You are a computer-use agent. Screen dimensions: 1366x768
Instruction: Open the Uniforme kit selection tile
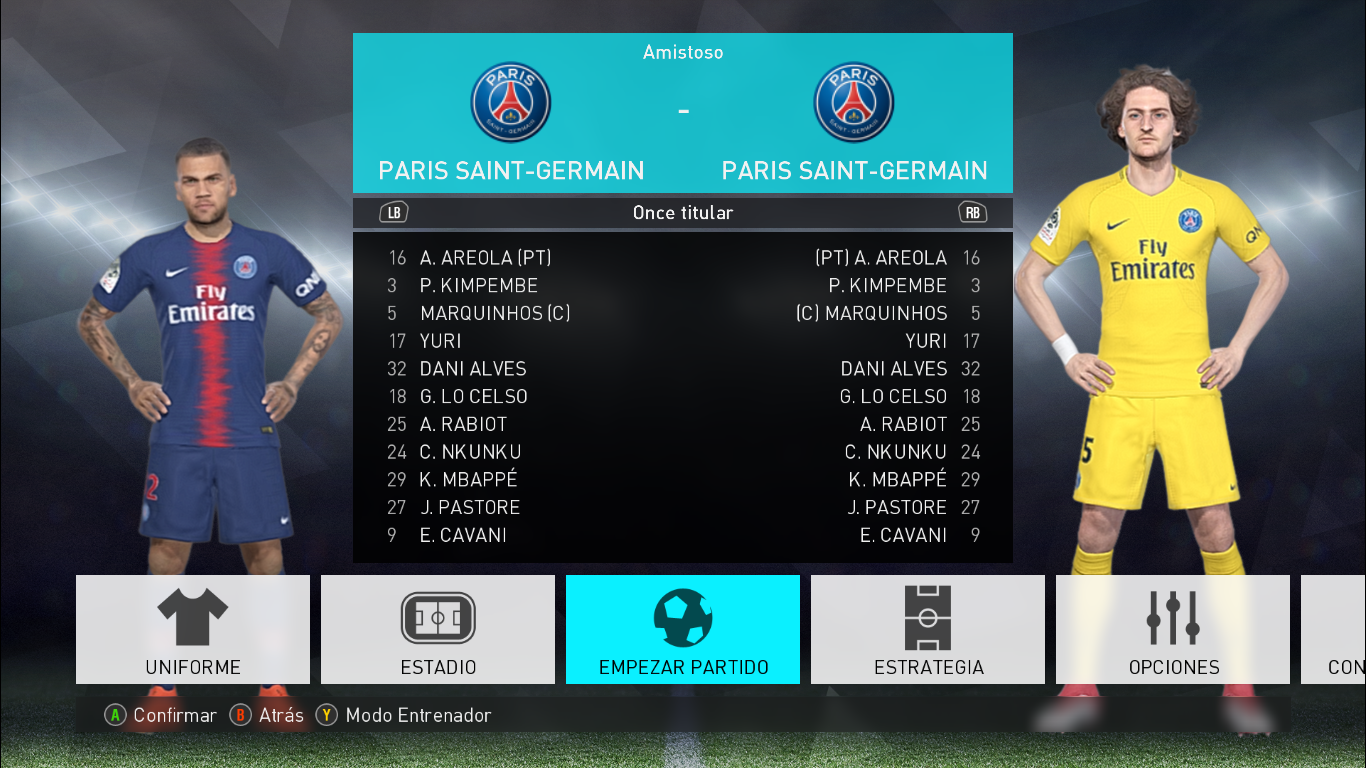[x=193, y=629]
